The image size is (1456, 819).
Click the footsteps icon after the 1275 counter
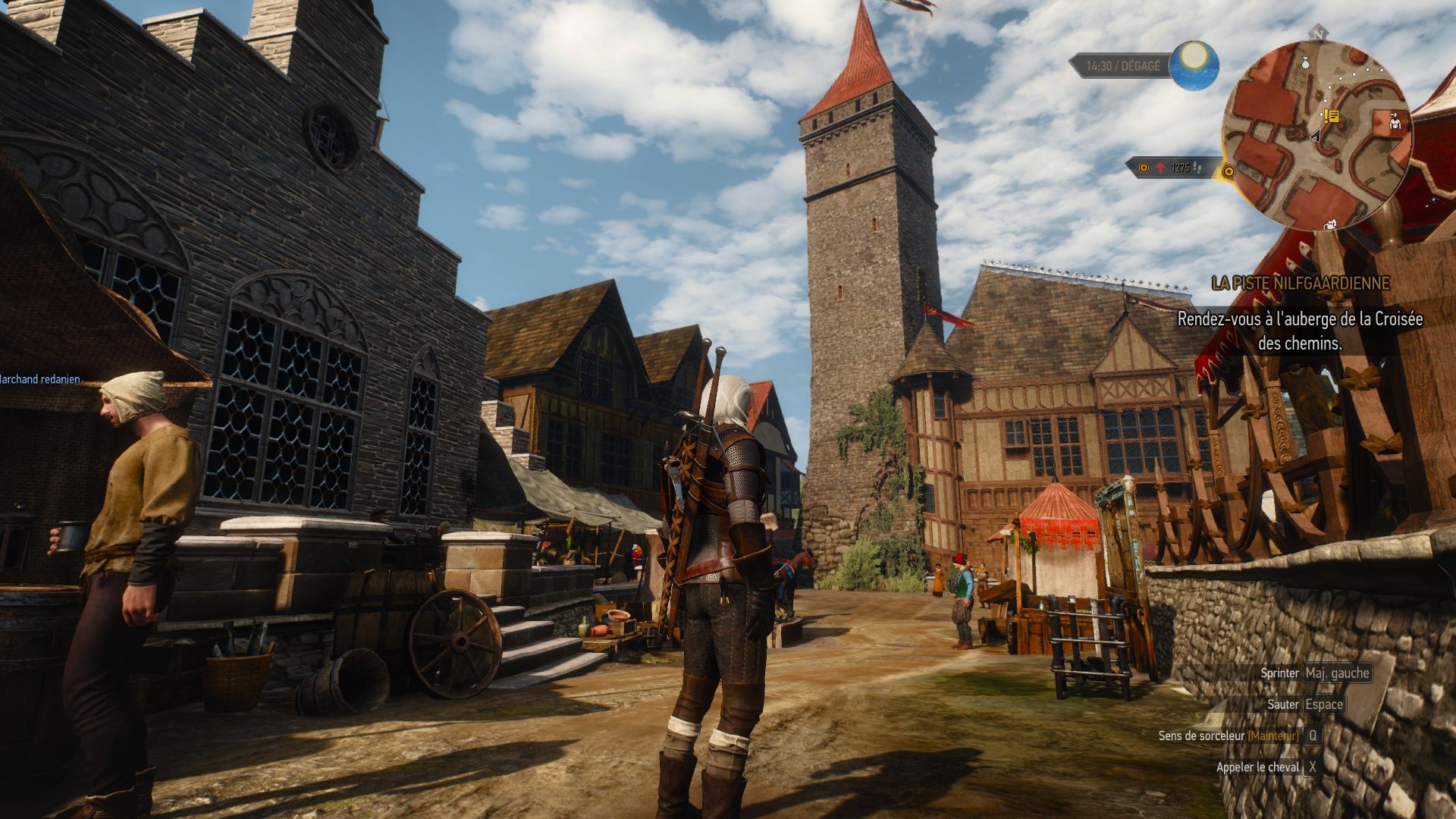(x=1197, y=167)
